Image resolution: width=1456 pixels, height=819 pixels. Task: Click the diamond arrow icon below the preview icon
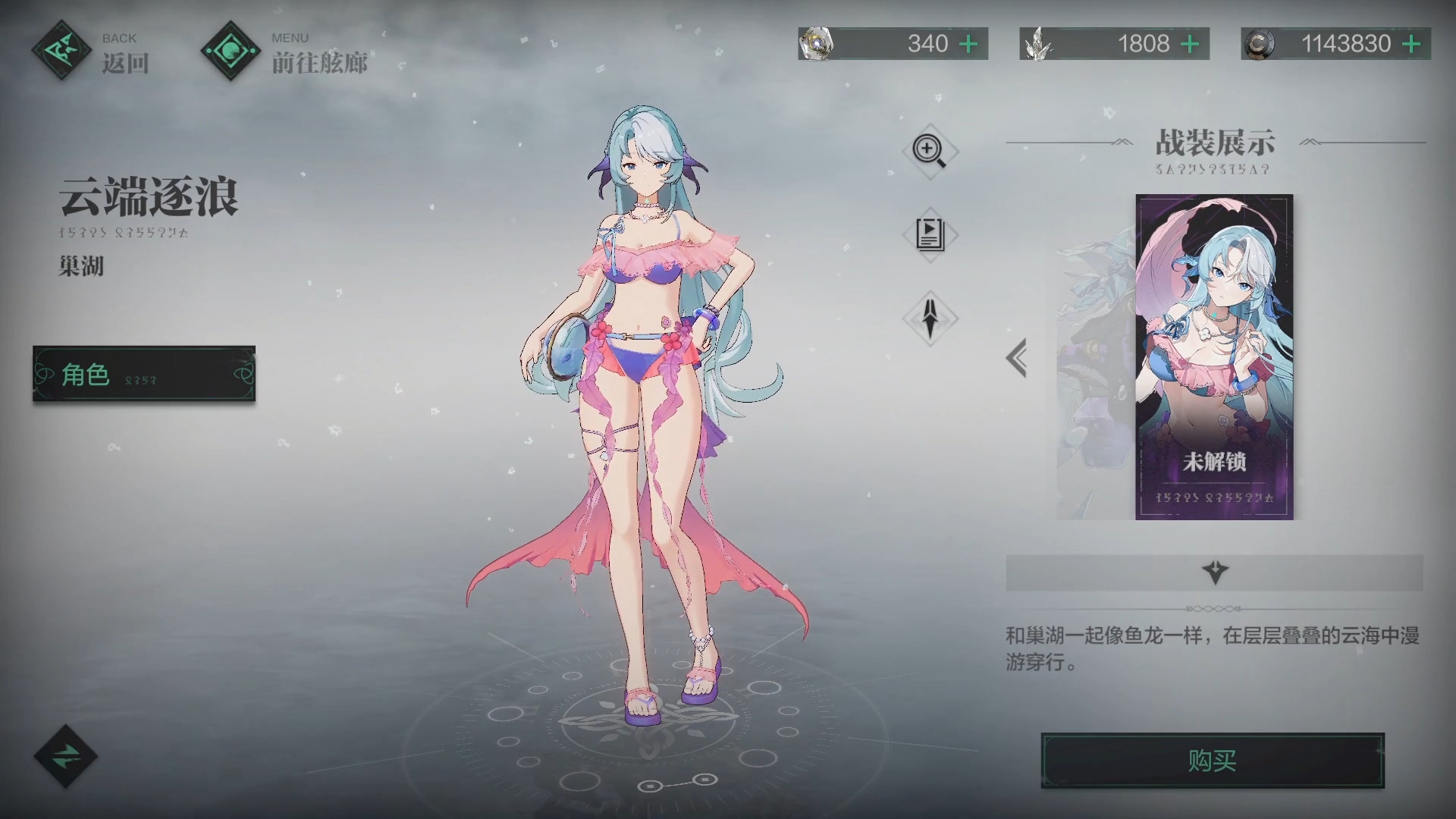pyautogui.click(x=930, y=318)
